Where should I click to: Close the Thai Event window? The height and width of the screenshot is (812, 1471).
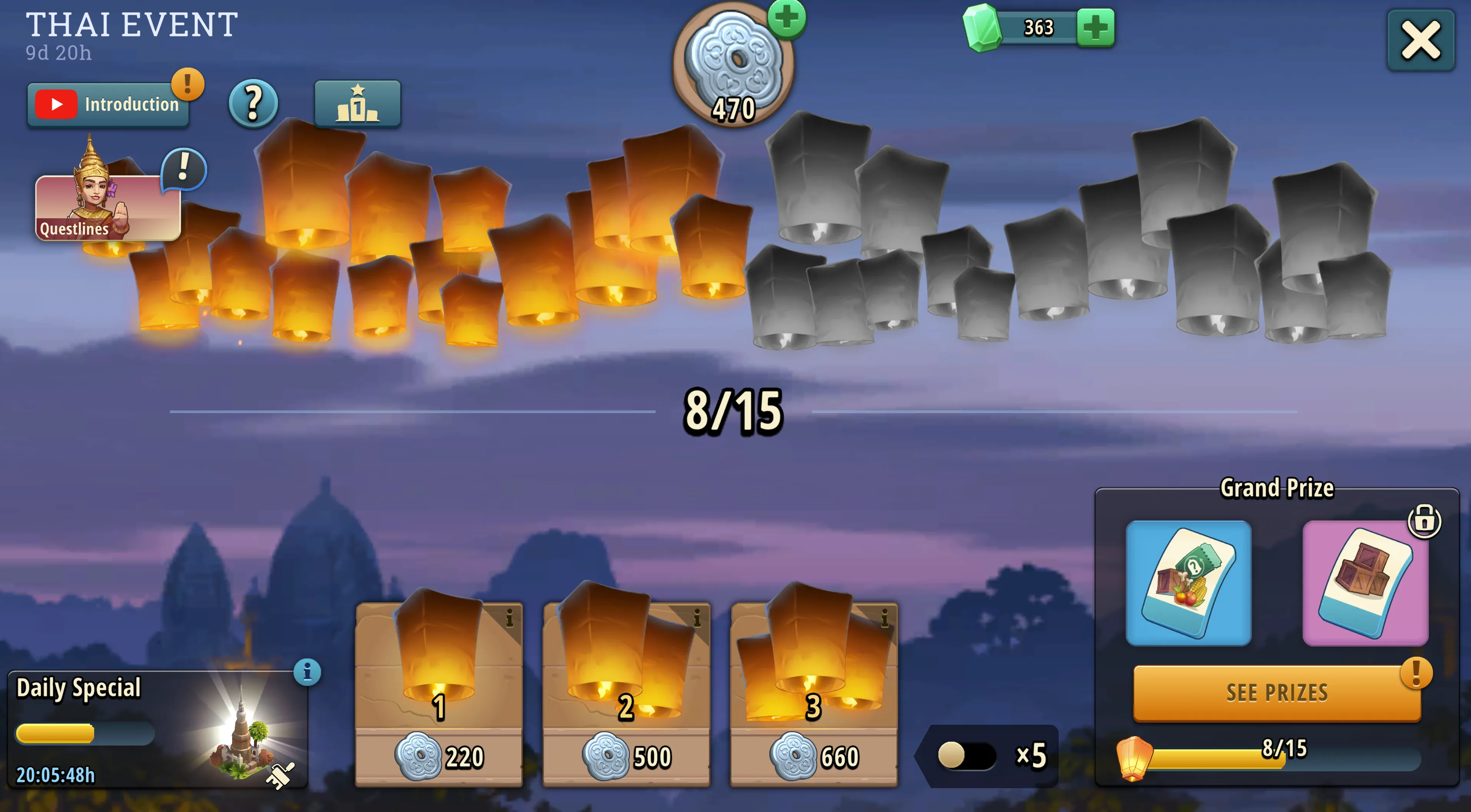1420,41
